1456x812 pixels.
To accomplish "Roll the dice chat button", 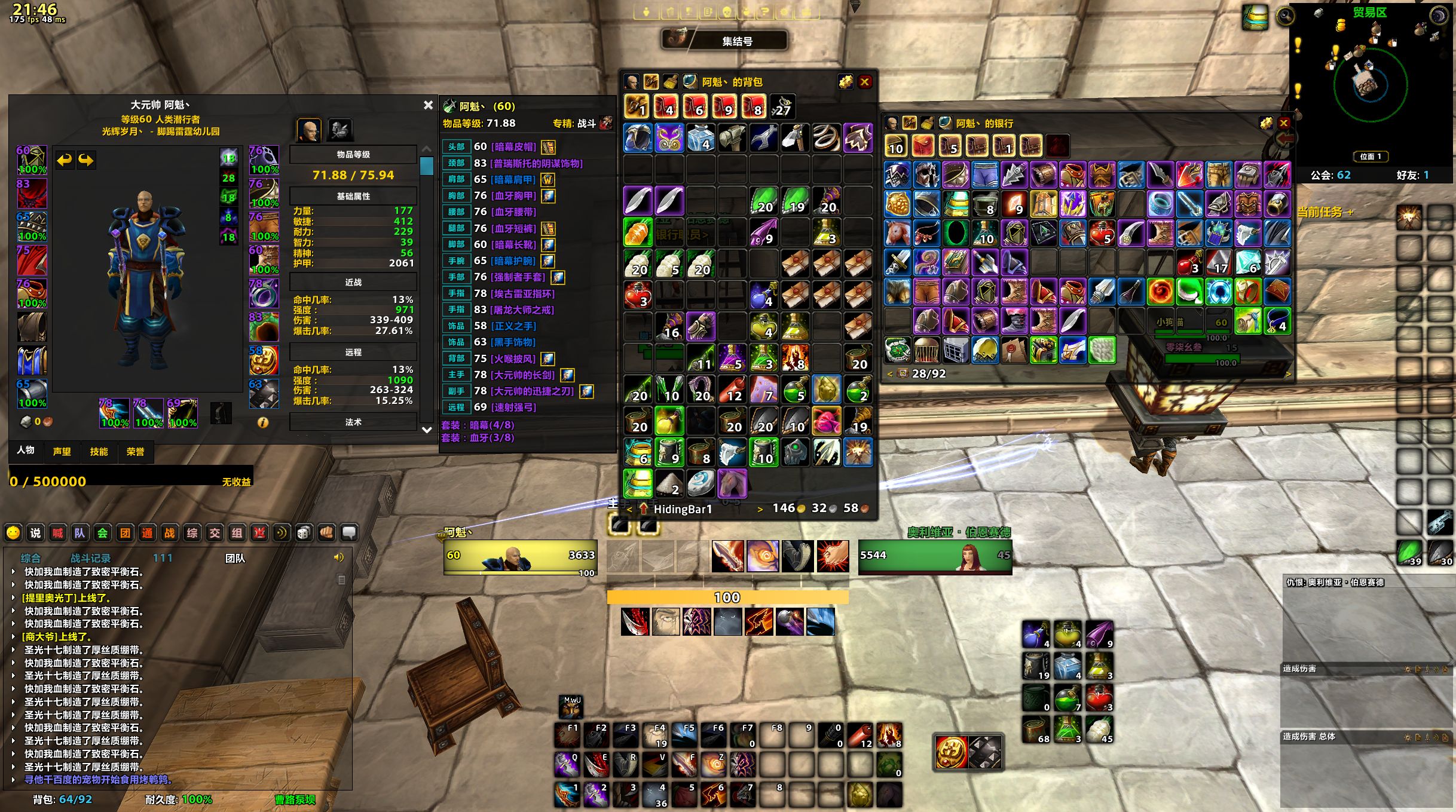I will click(x=304, y=533).
